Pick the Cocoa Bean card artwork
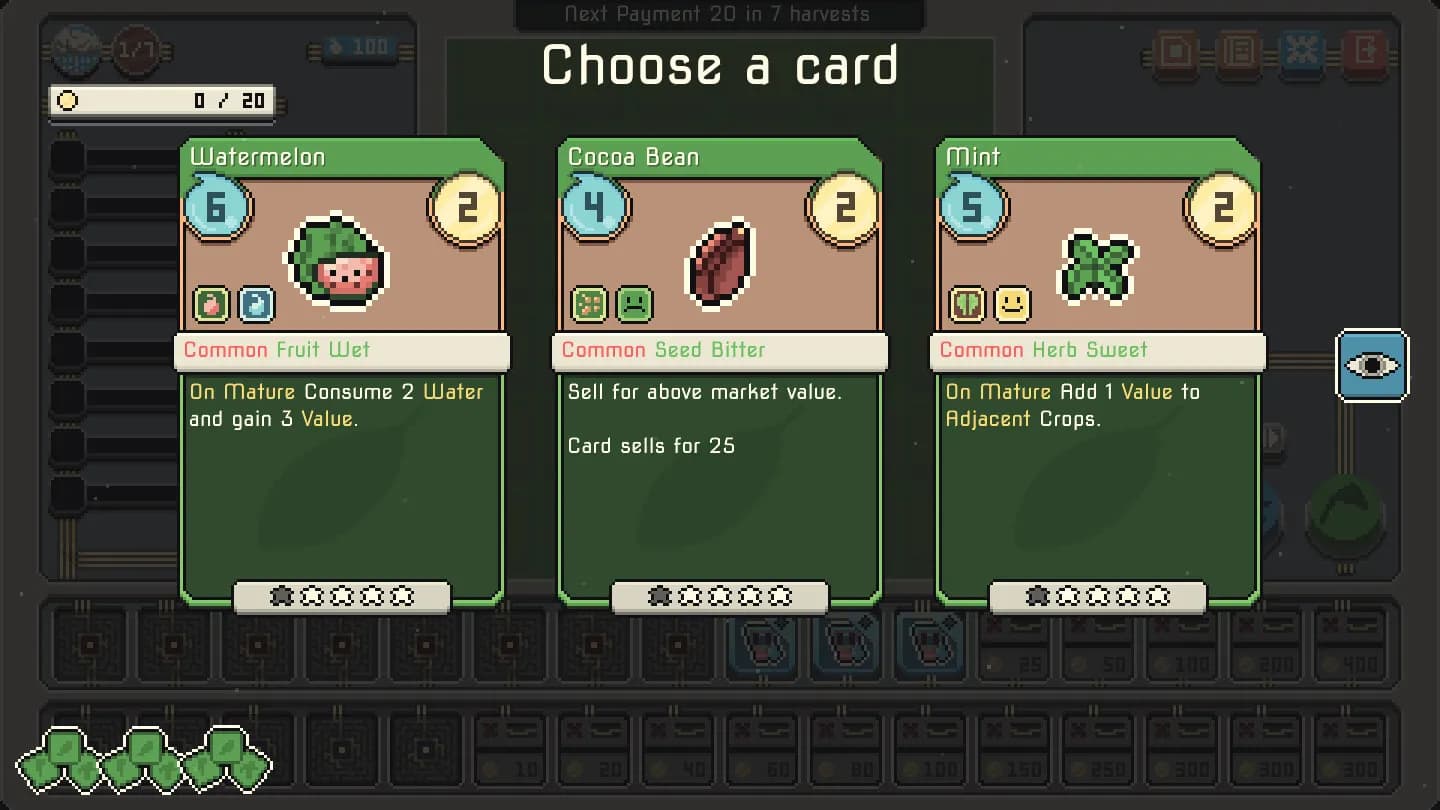This screenshot has width=1440, height=810. click(x=719, y=262)
